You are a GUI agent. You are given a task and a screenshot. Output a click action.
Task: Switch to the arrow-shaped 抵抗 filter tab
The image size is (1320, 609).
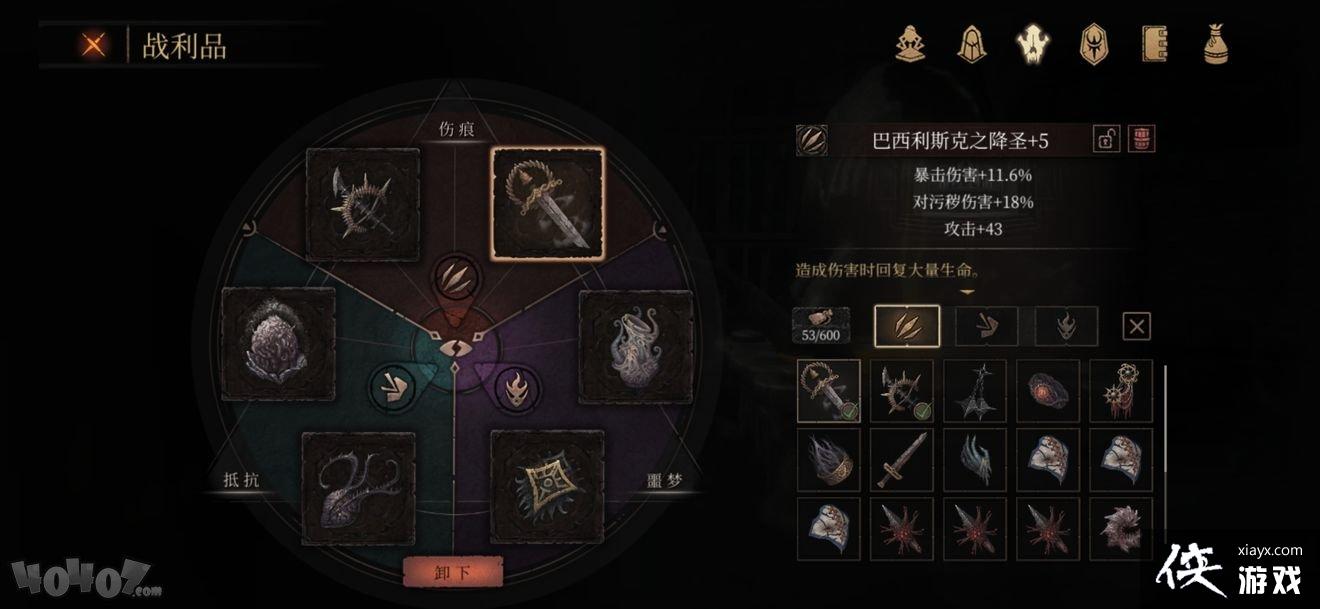tap(986, 325)
